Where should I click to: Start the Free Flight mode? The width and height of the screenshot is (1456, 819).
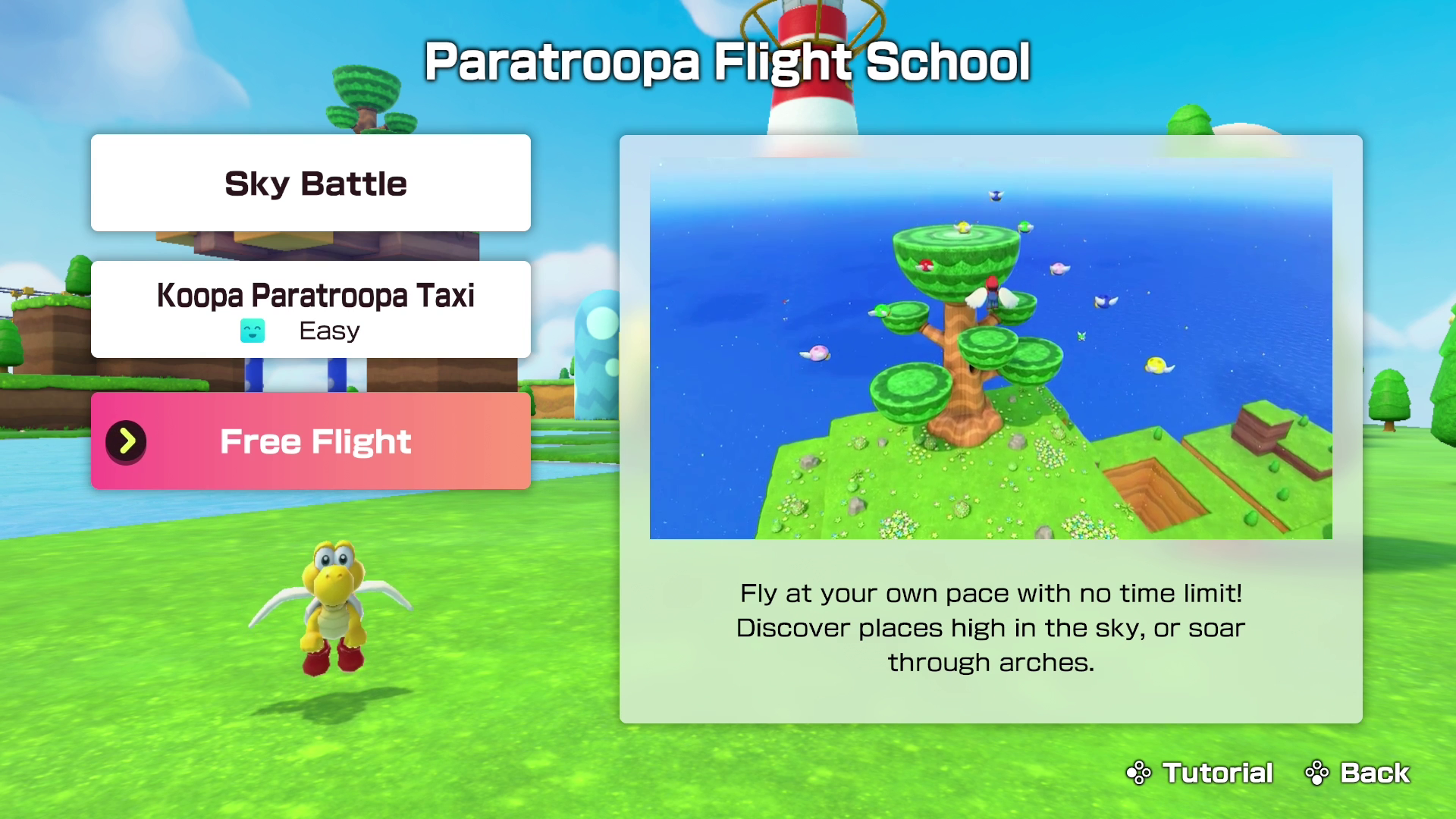click(311, 441)
